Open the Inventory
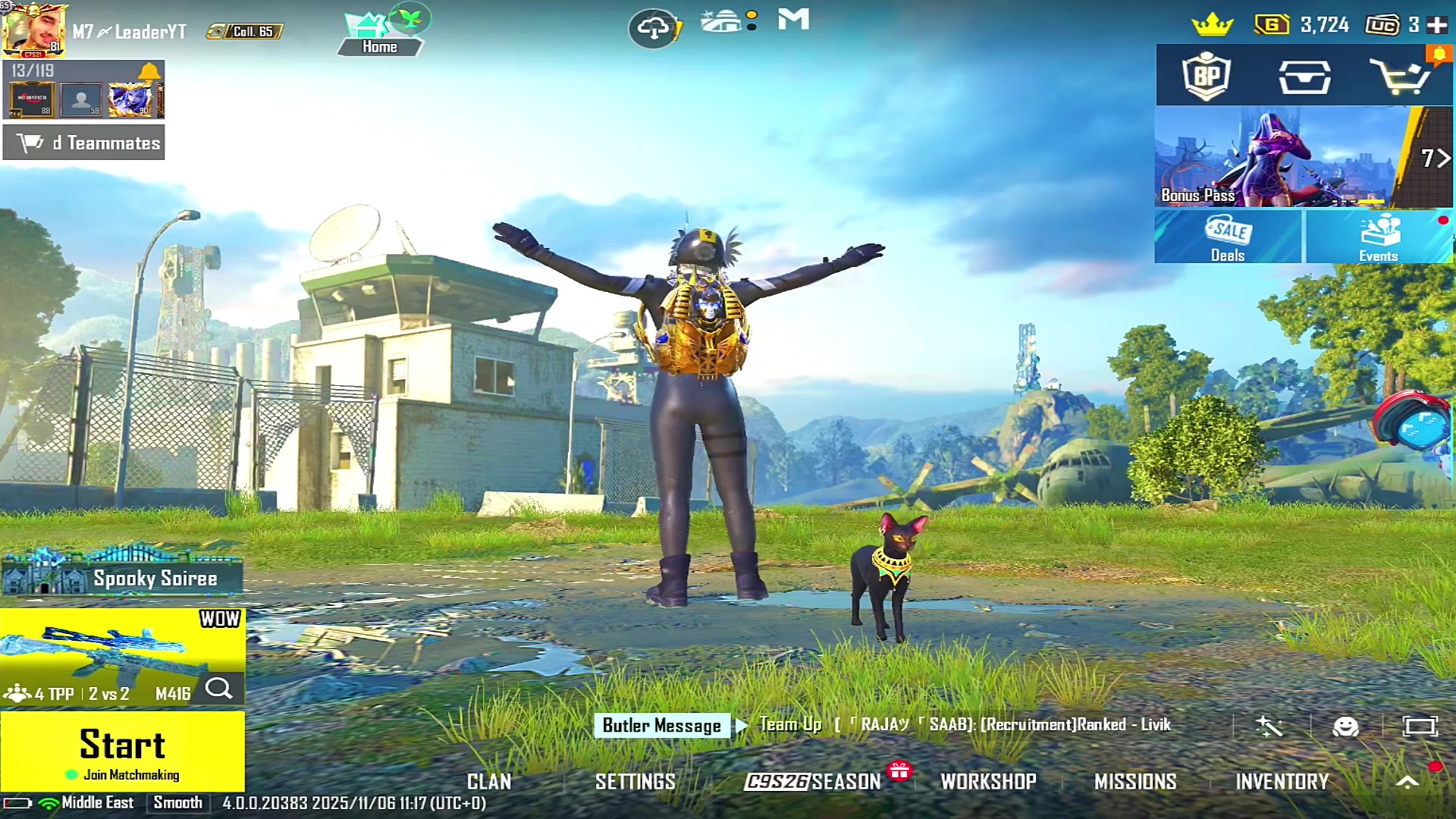1456x819 pixels. coord(1282,781)
